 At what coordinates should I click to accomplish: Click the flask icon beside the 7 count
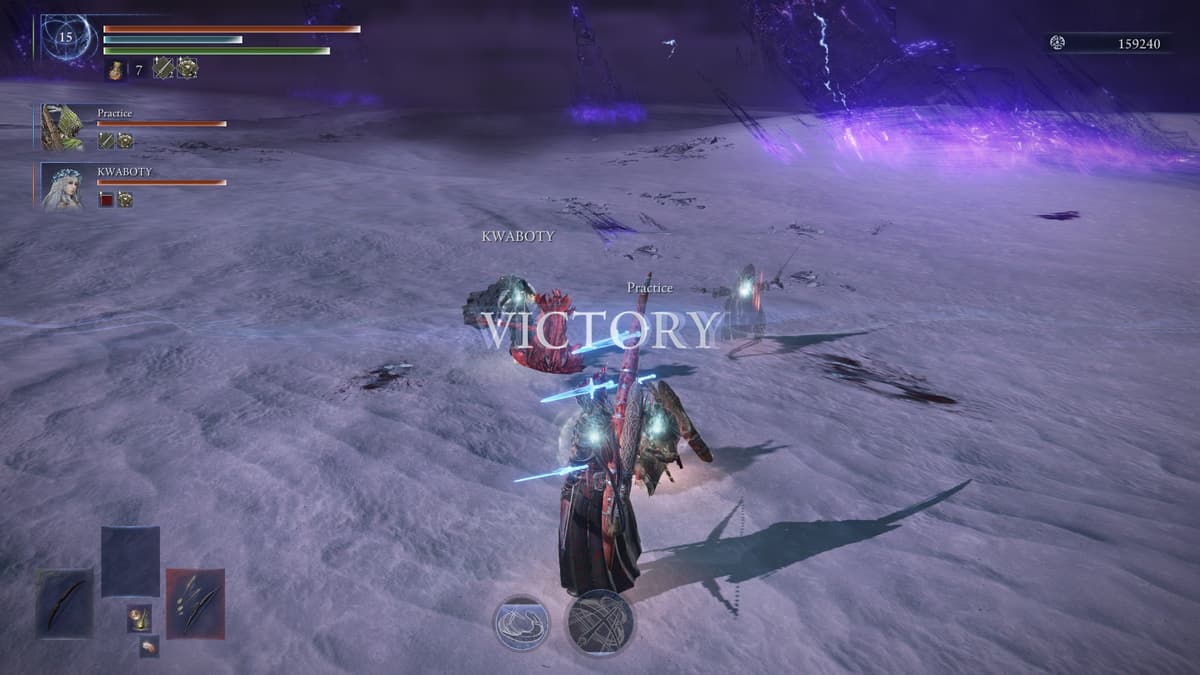coord(115,69)
